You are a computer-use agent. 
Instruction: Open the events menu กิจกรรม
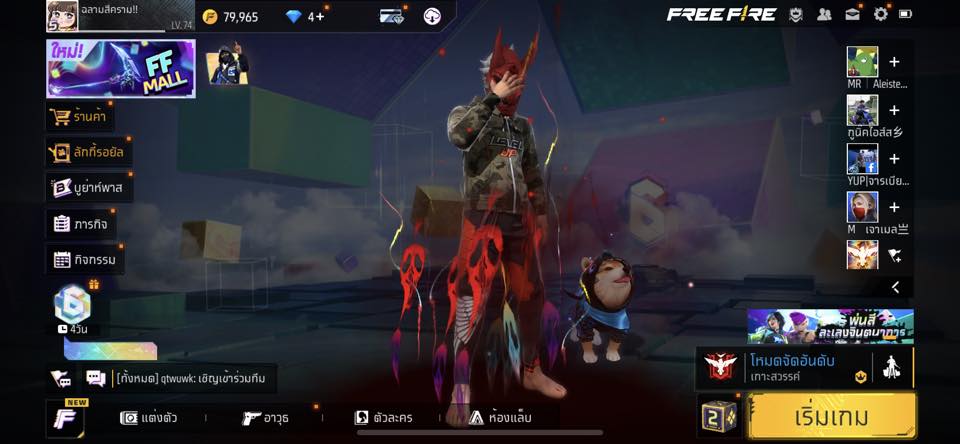tap(85, 260)
